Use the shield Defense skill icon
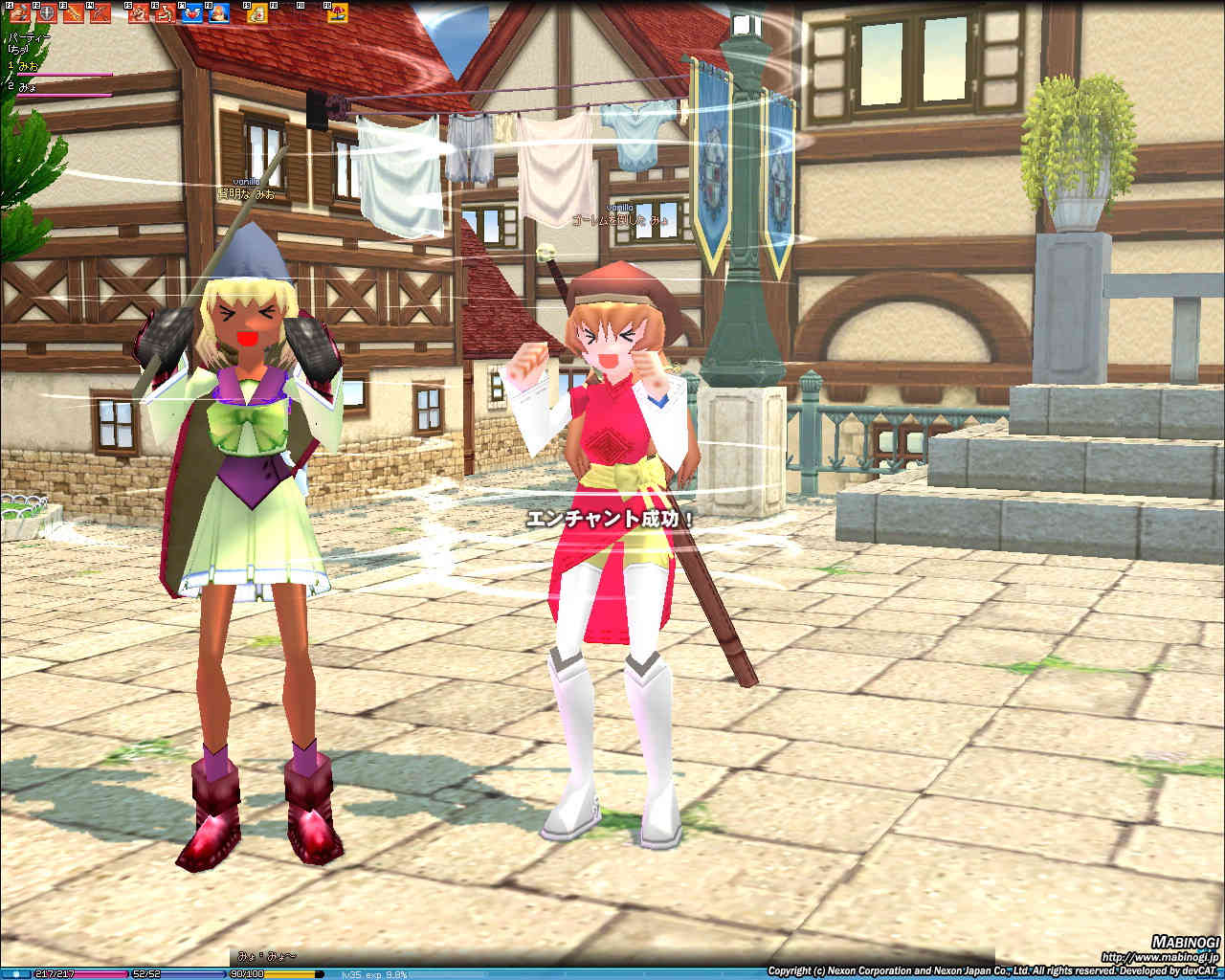1225x980 pixels. tap(46, 12)
